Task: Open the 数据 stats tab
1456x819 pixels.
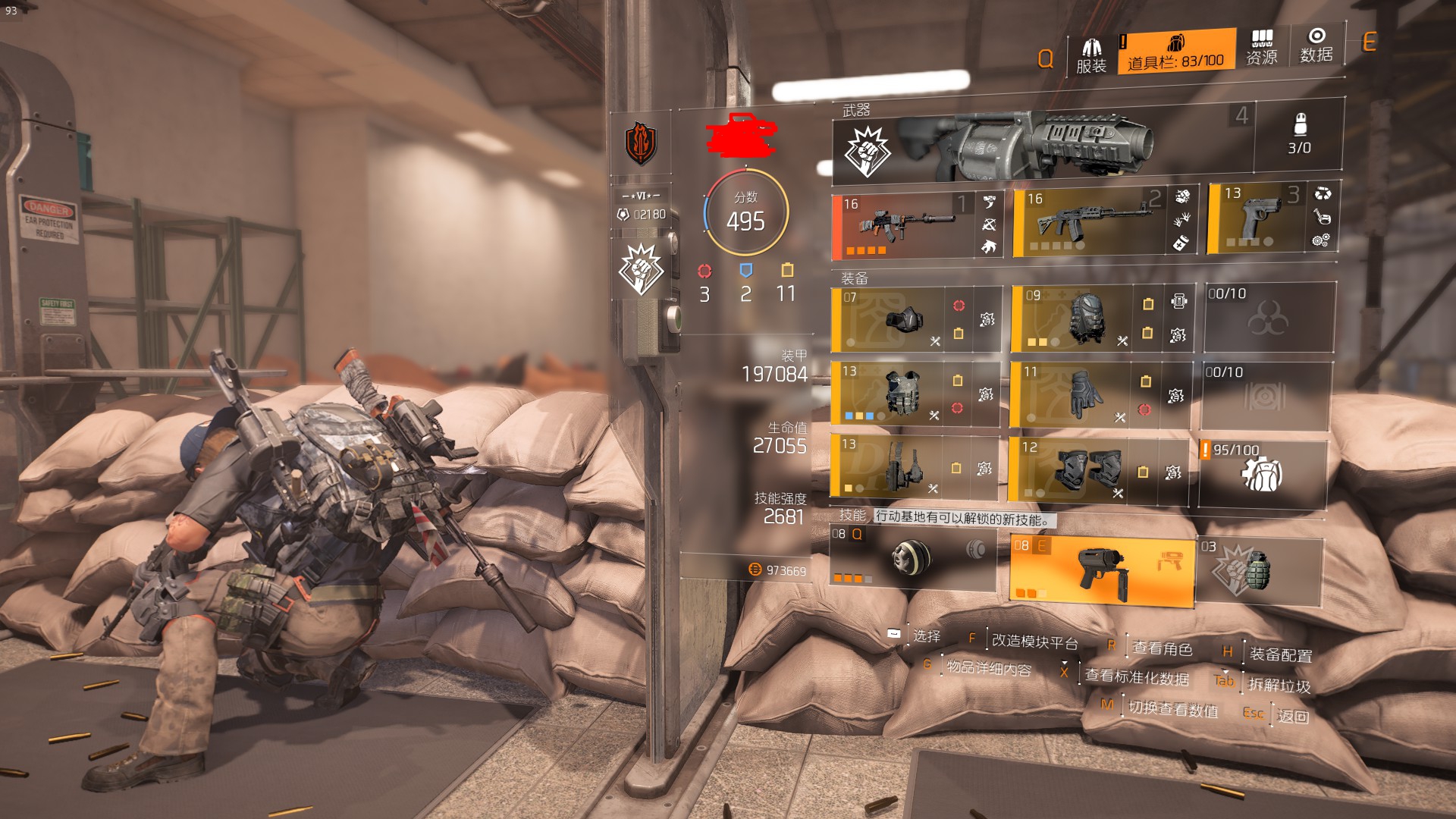Action: click(x=1316, y=45)
